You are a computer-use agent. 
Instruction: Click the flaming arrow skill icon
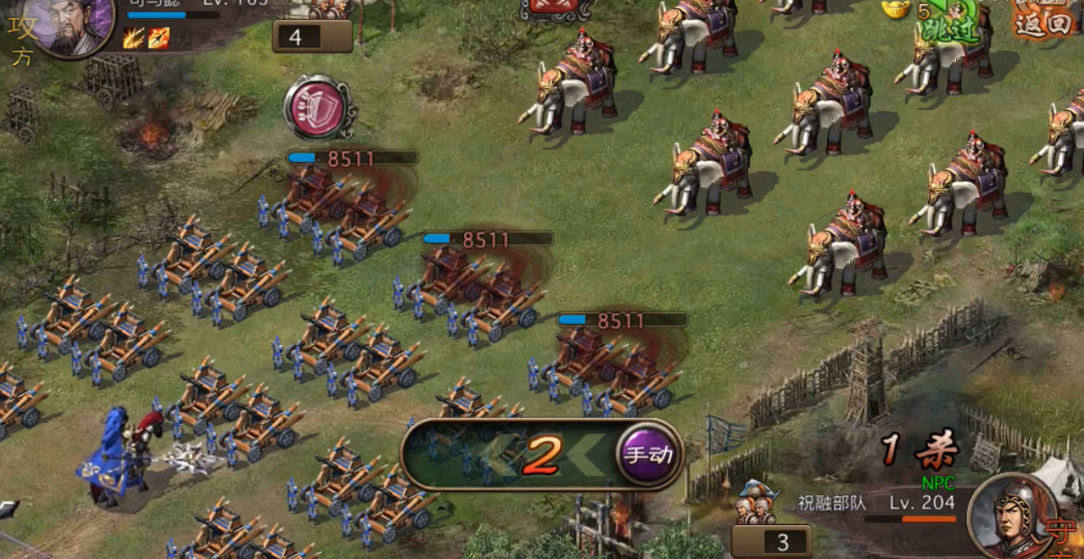(x=158, y=38)
